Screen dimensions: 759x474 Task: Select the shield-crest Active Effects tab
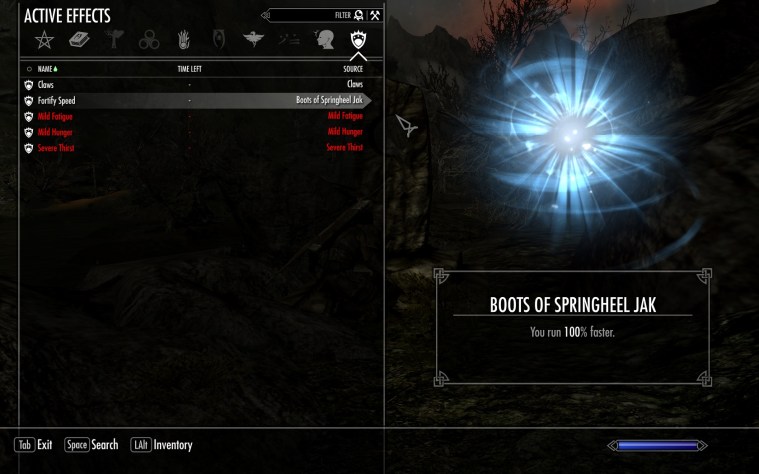click(x=358, y=41)
